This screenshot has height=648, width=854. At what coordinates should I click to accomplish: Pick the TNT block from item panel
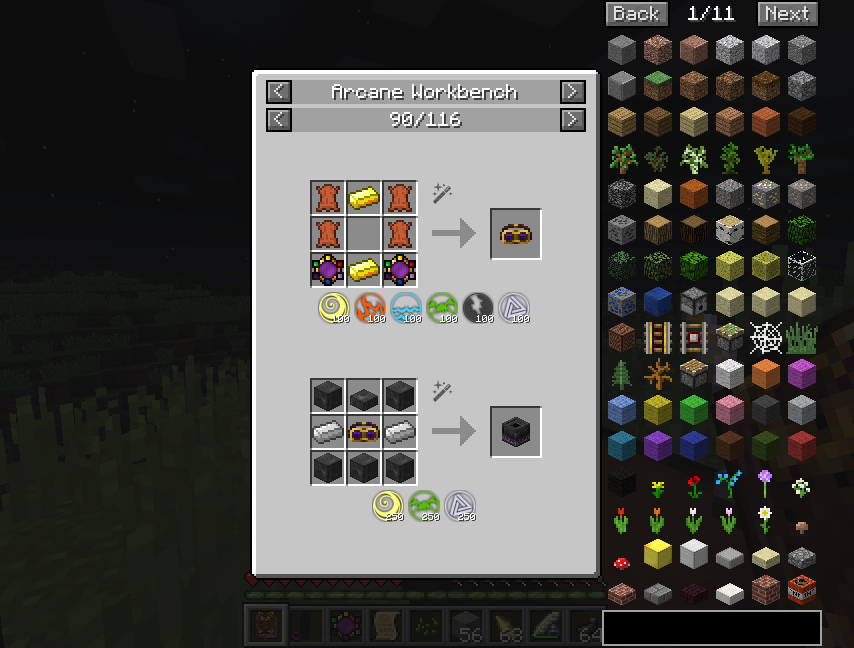(x=801, y=590)
